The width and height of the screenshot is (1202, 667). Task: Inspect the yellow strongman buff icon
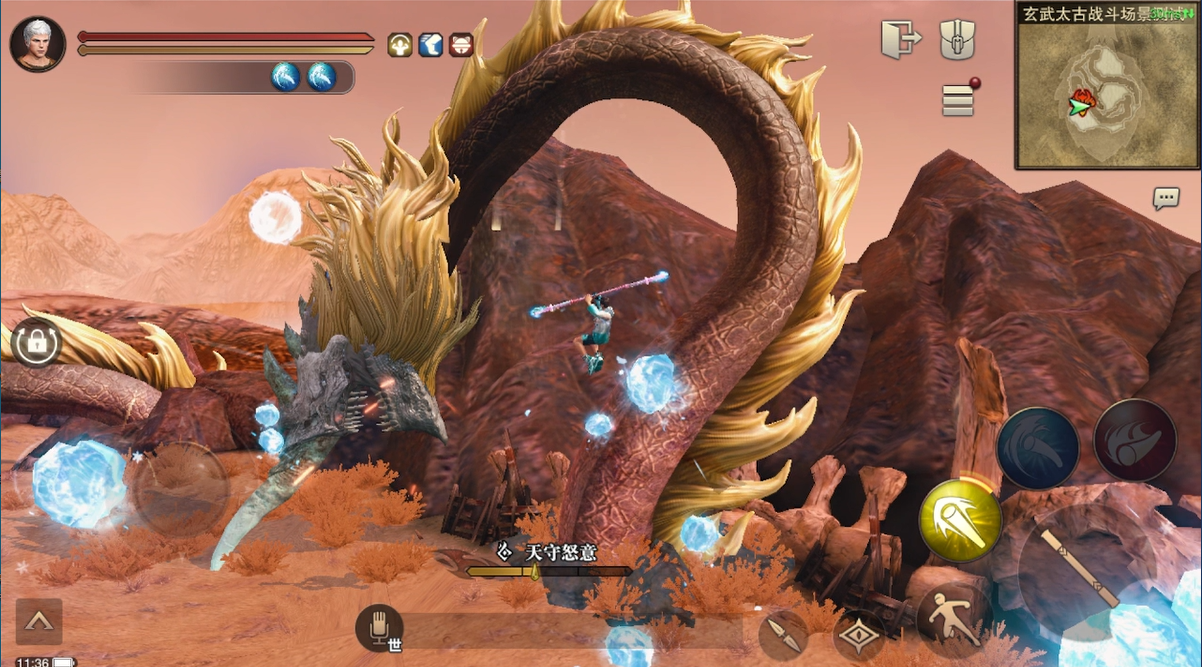click(400, 45)
